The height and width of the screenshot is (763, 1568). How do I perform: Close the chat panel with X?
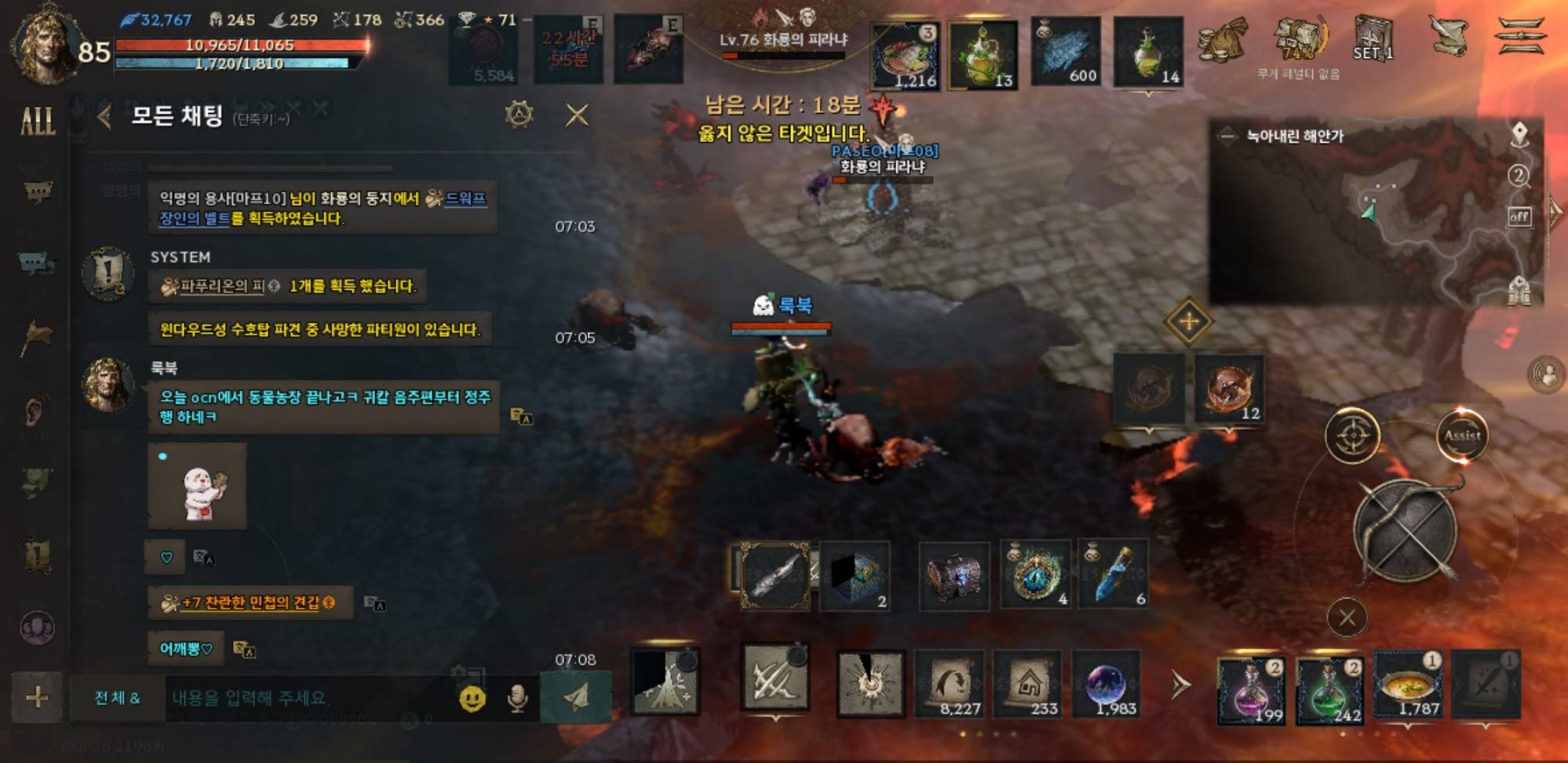(577, 115)
